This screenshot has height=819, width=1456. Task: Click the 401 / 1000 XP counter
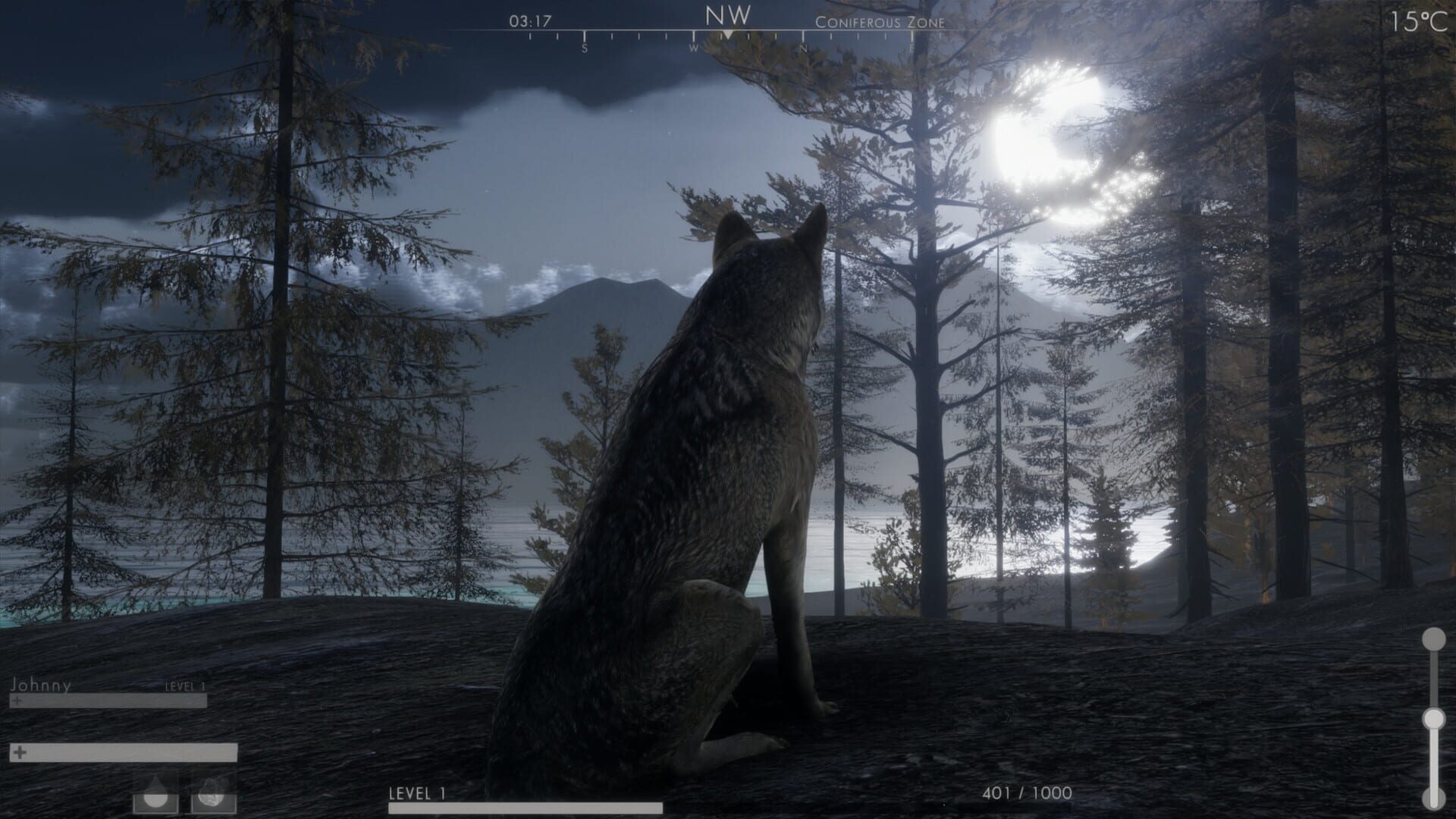(1026, 793)
